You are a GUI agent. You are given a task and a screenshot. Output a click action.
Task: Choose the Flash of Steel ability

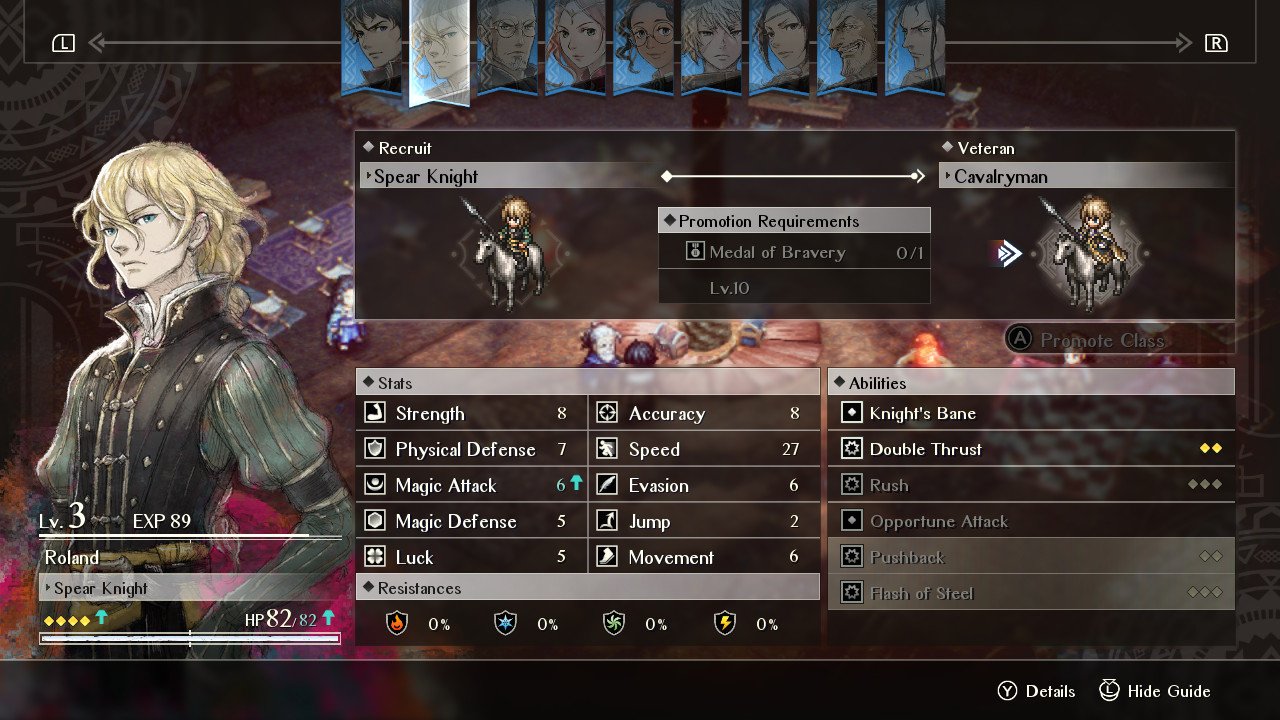pyautogui.click(x=1030, y=593)
